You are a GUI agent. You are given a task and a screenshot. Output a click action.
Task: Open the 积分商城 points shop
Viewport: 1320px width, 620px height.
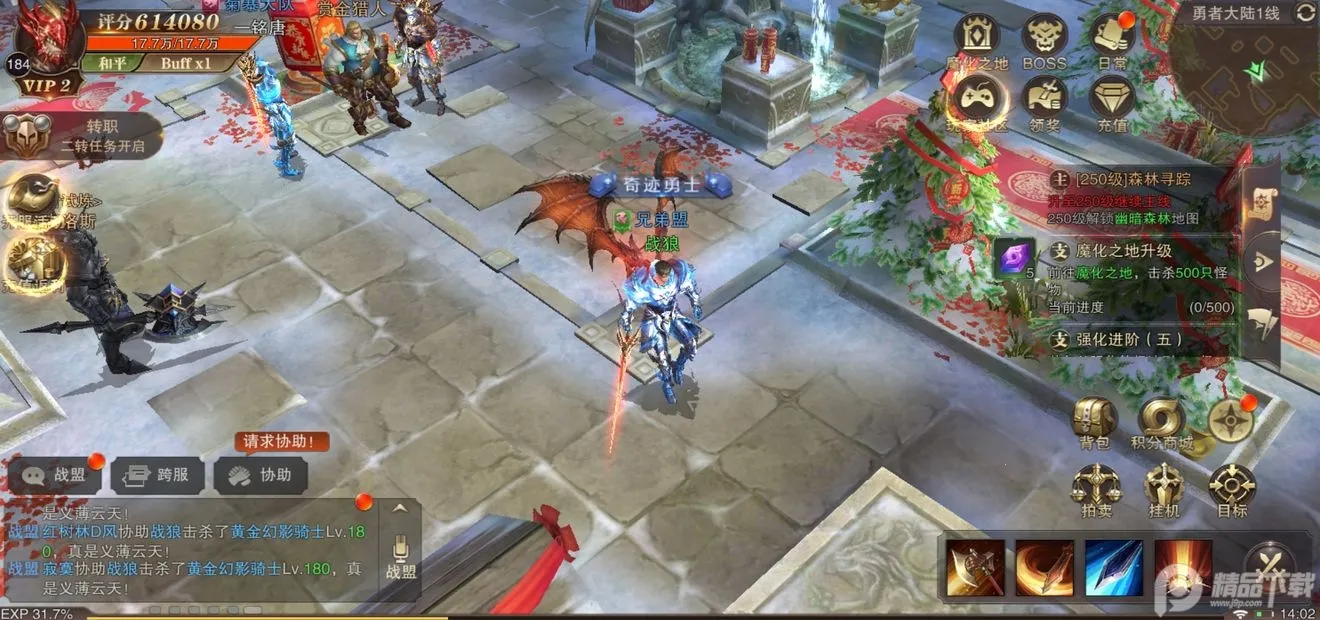pyautogui.click(x=1162, y=421)
